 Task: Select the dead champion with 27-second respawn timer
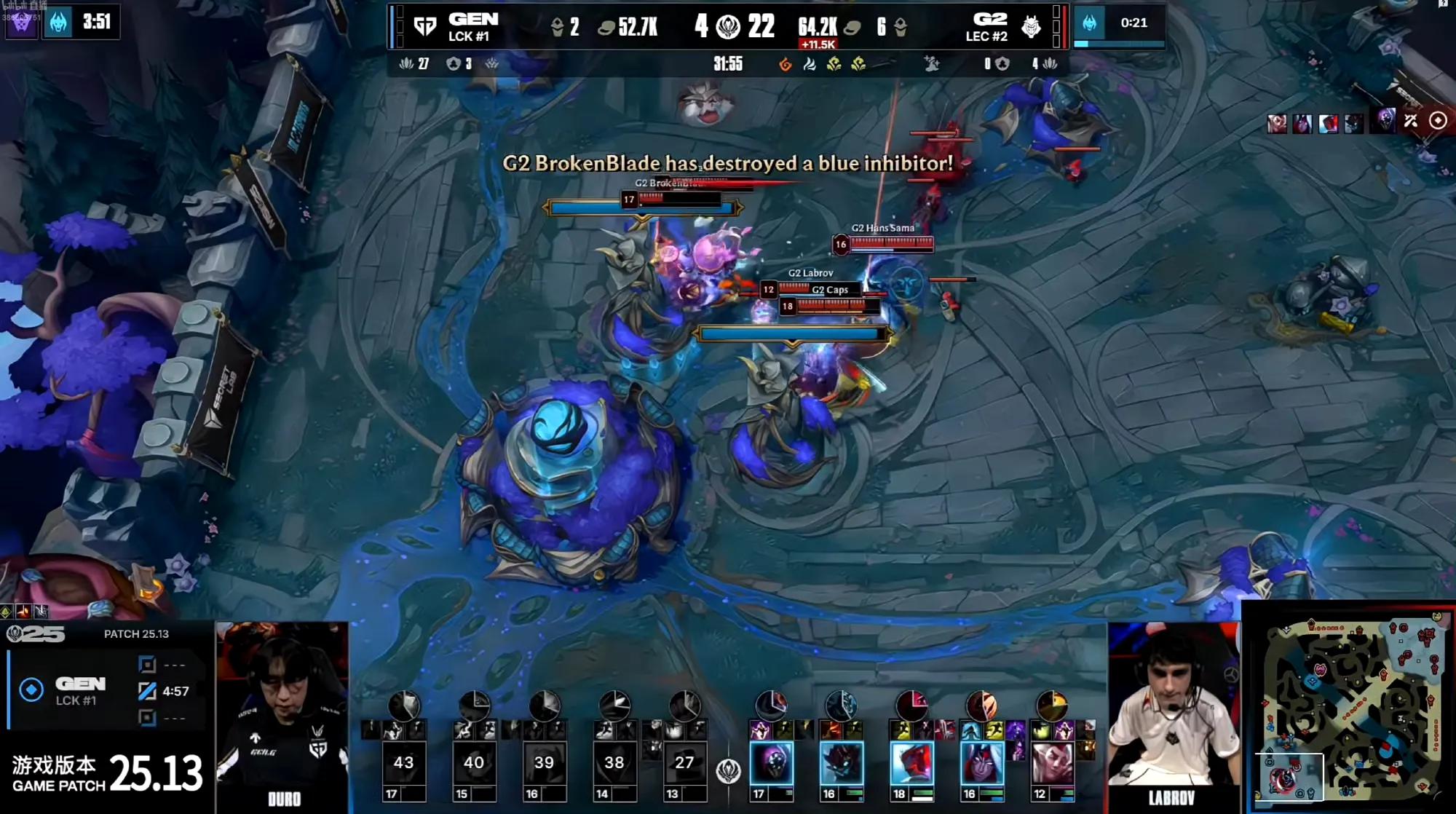pyautogui.click(x=684, y=763)
